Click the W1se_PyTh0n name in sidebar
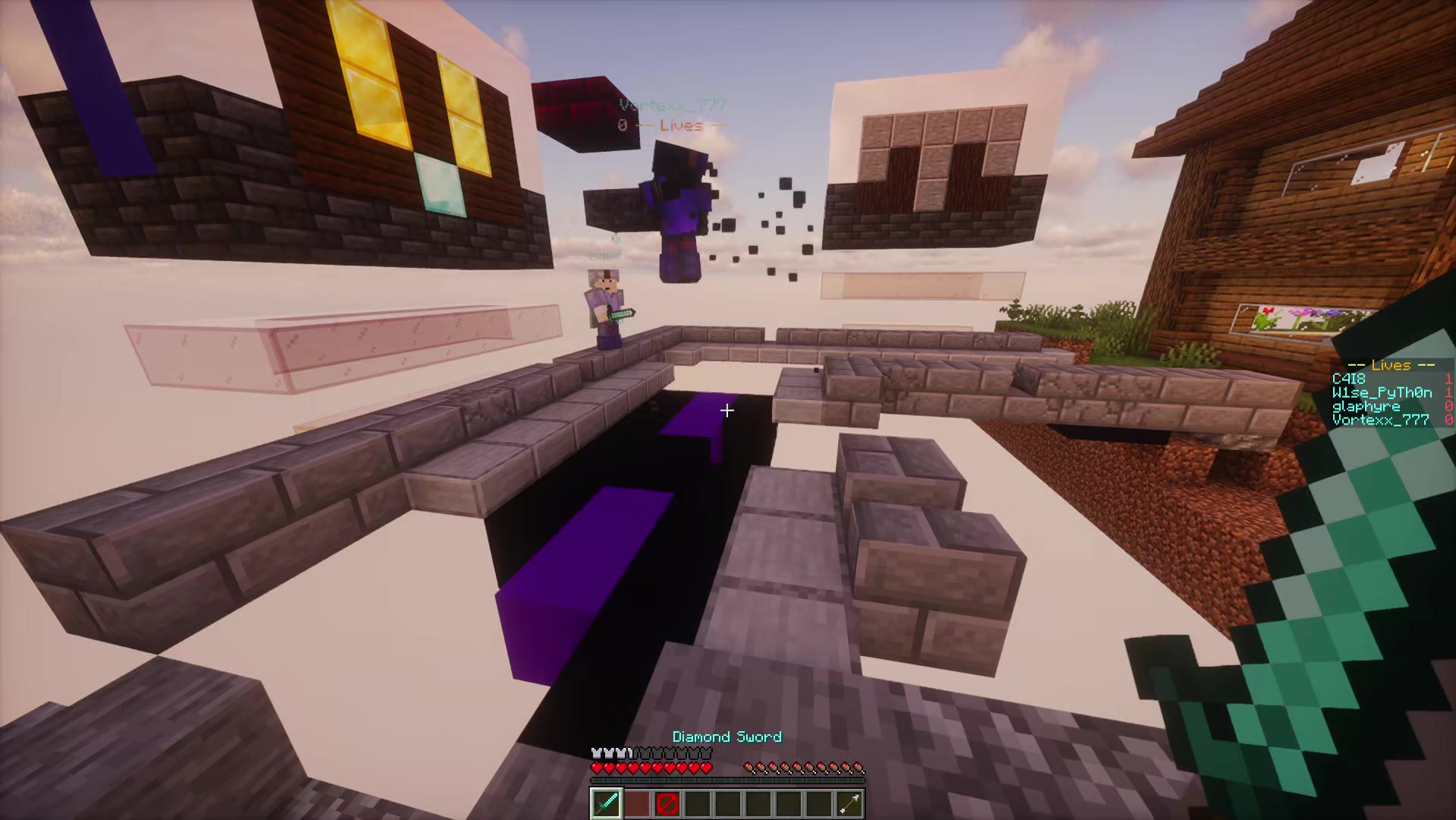The height and width of the screenshot is (820, 1456). pos(1382,393)
